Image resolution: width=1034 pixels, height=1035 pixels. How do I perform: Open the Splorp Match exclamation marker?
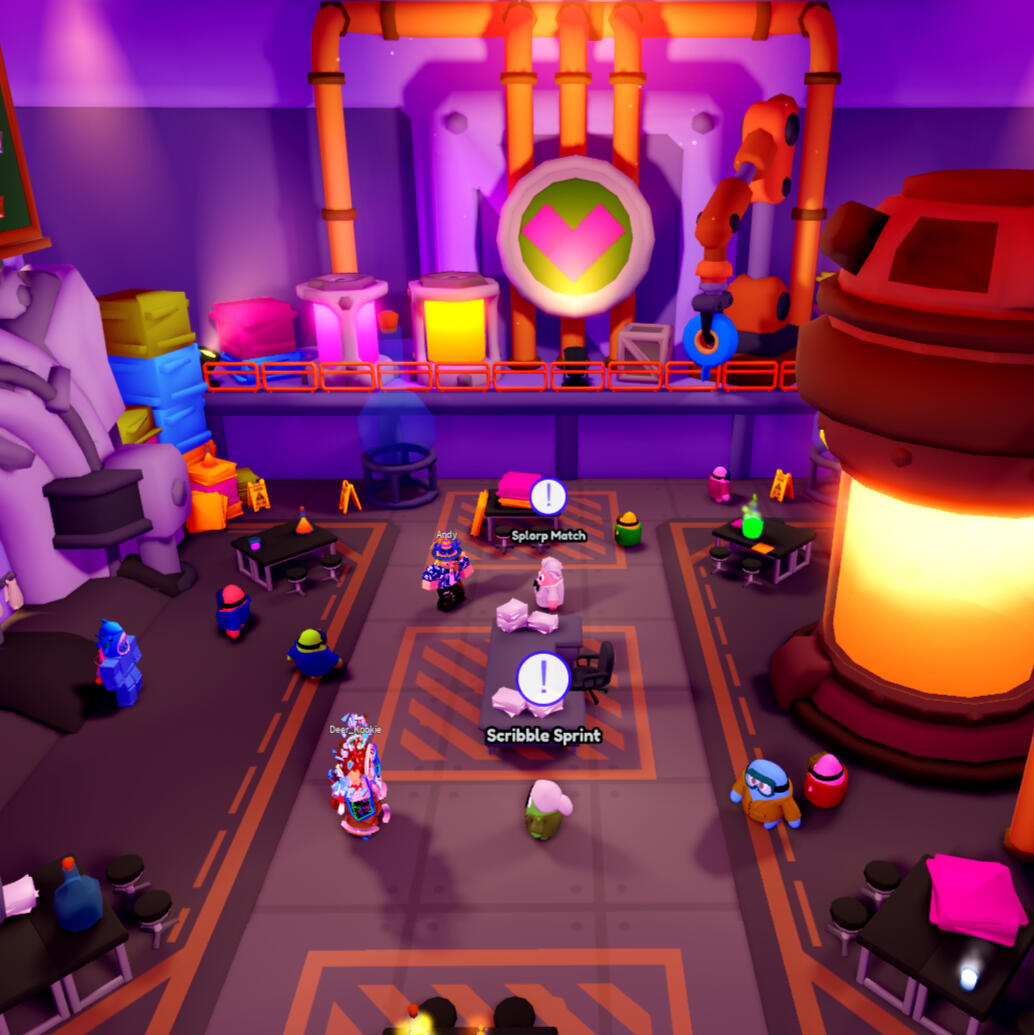(x=548, y=497)
